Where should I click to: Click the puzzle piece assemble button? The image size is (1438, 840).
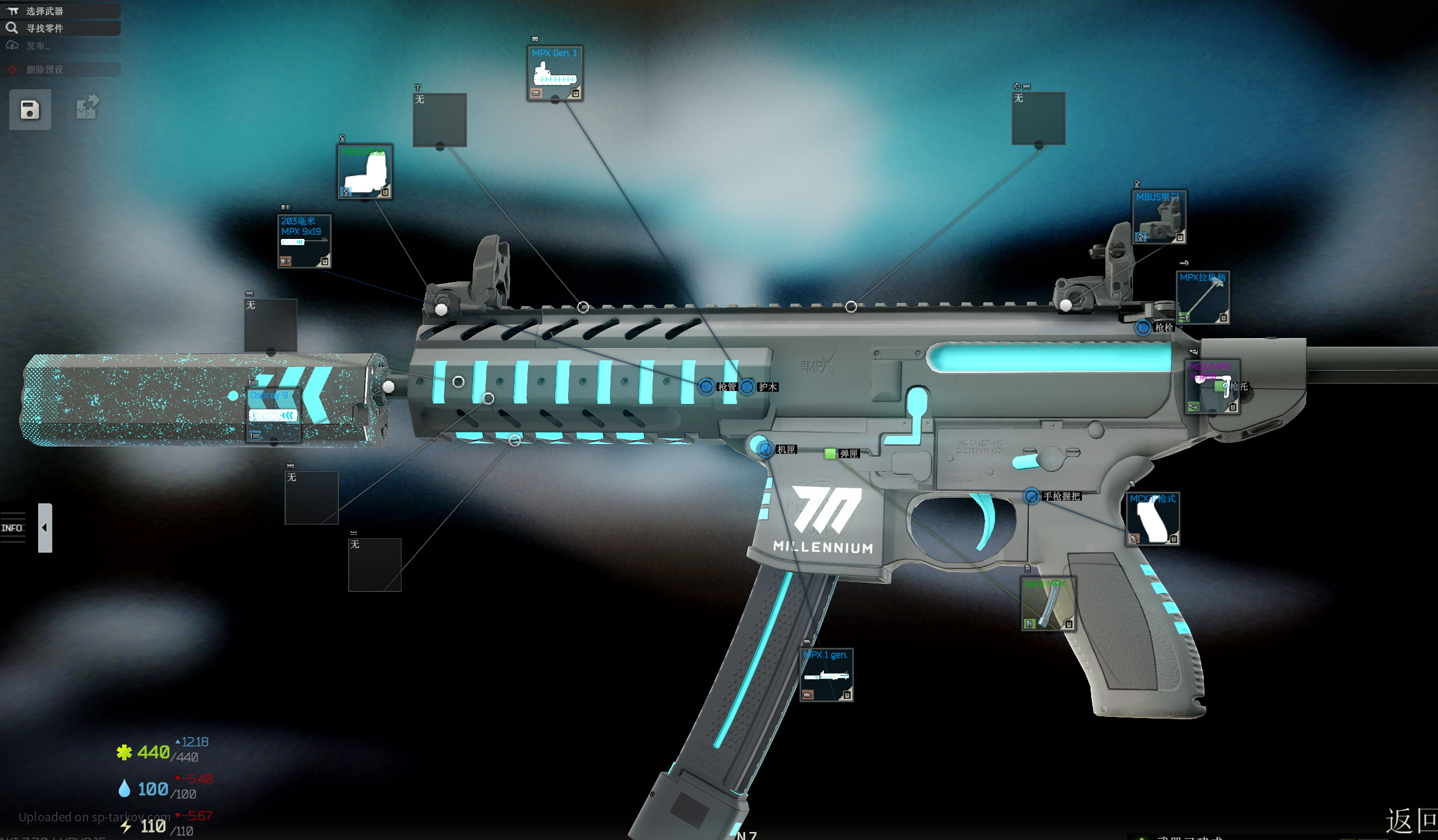tap(87, 107)
